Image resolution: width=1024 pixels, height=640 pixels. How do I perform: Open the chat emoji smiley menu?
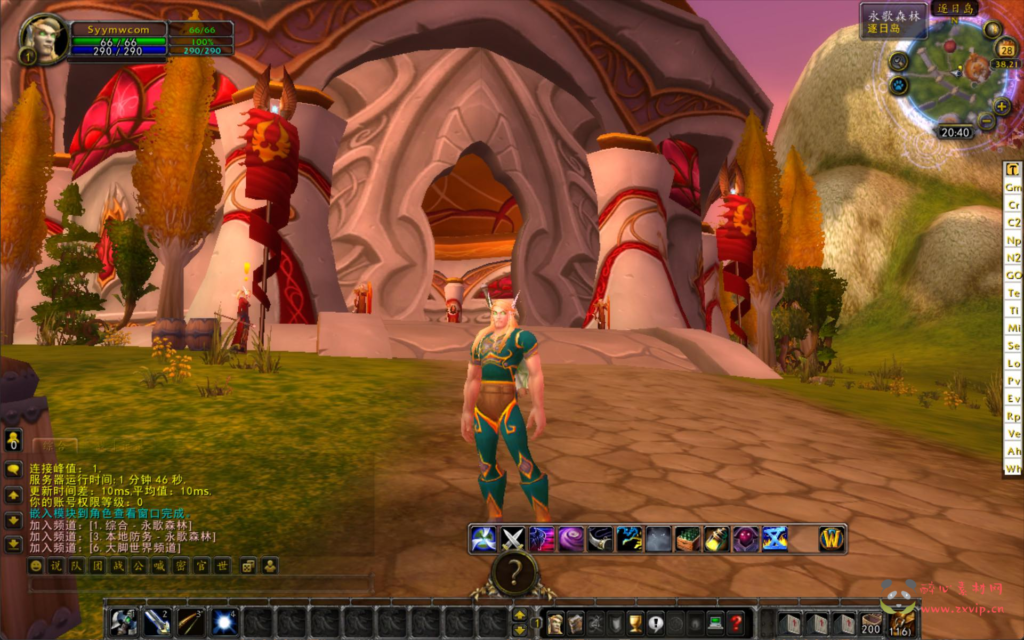tap(36, 566)
